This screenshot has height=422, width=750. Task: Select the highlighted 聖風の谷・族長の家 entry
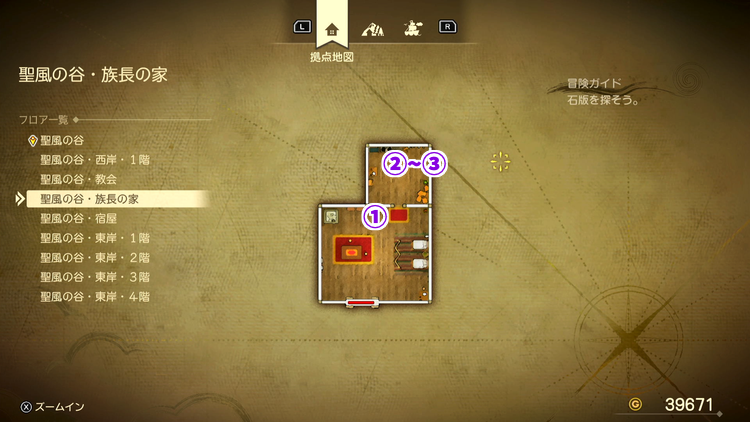tap(89, 199)
